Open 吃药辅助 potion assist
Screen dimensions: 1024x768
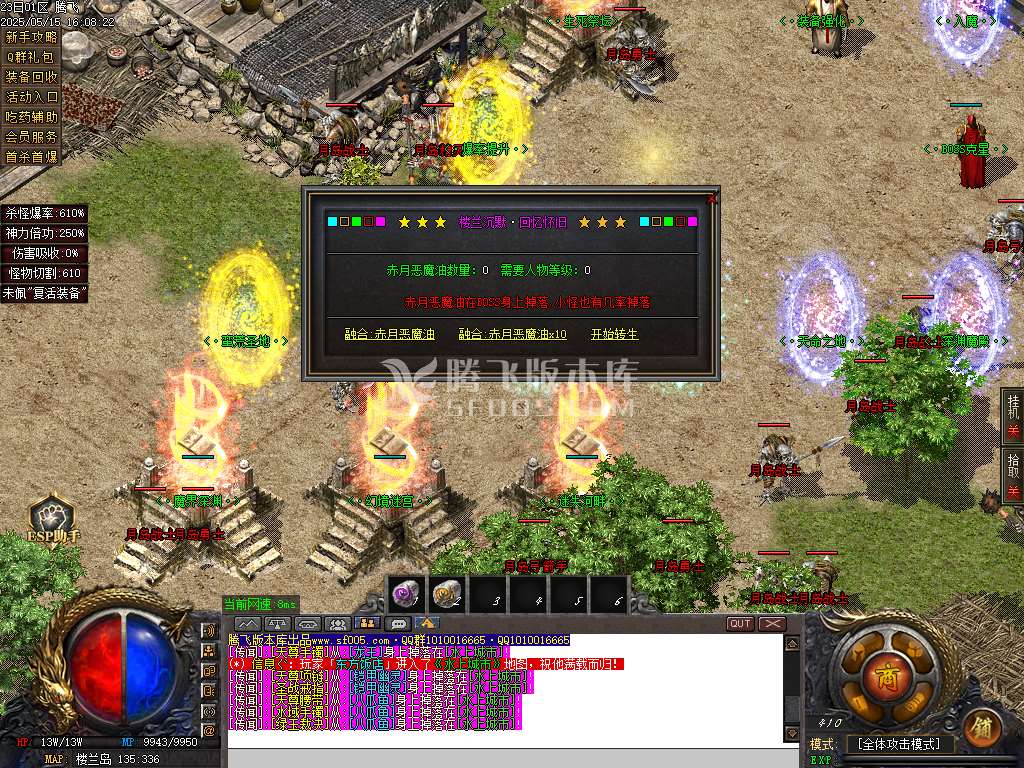click(31, 117)
